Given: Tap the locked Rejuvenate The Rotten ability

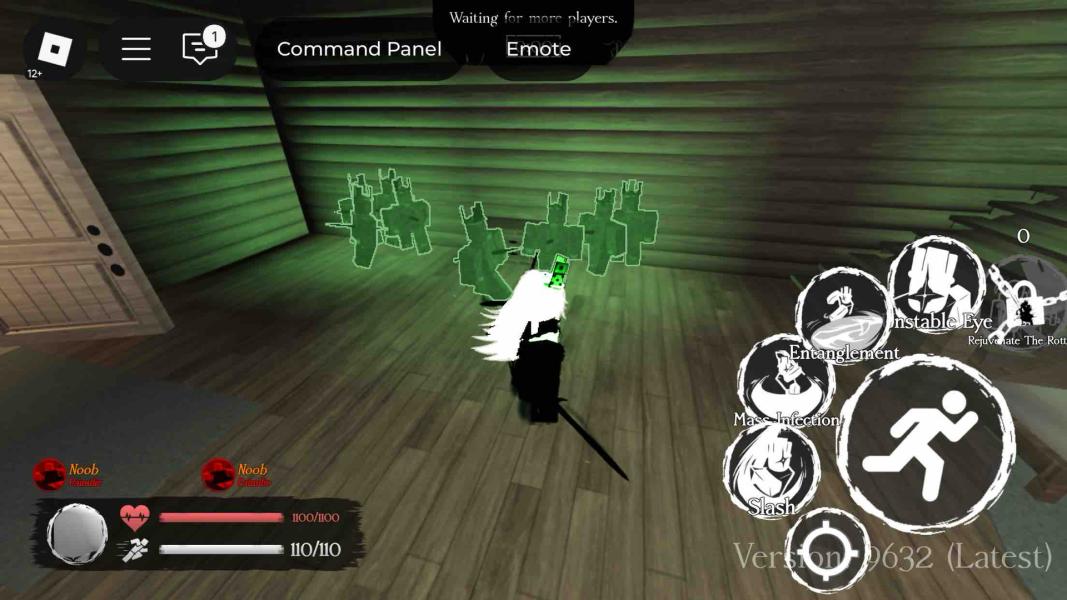Looking at the screenshot, I should 1027,303.
